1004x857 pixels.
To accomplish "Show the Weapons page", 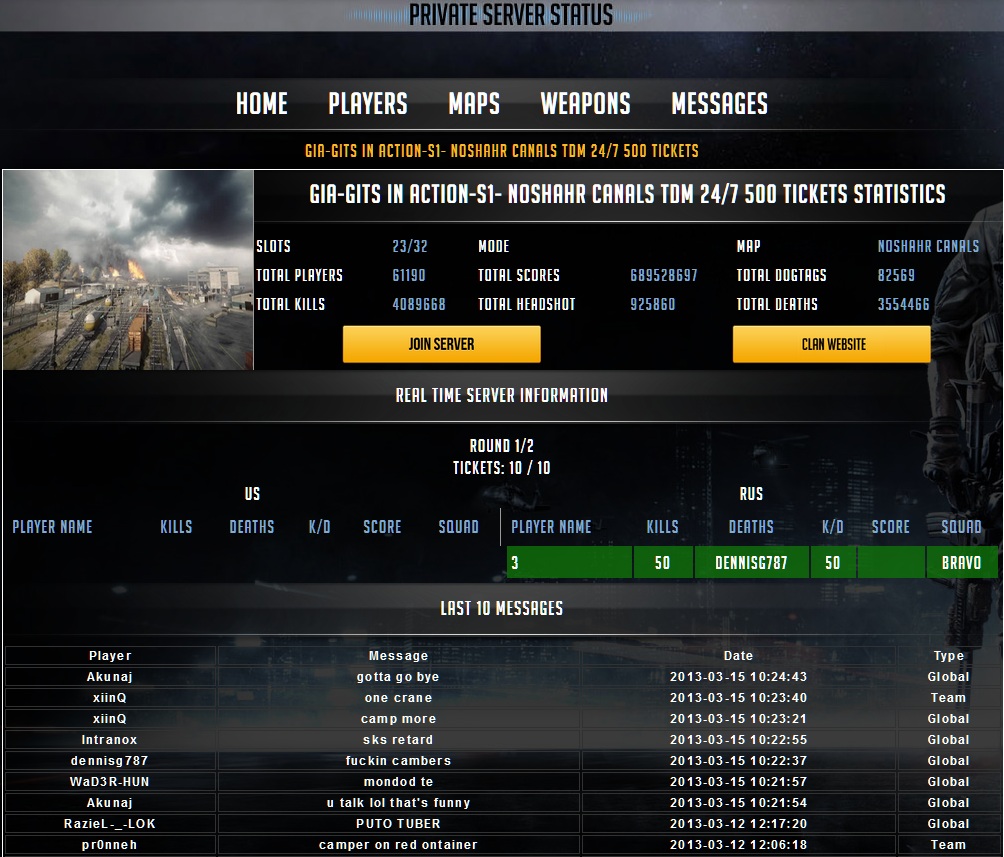I will [585, 104].
